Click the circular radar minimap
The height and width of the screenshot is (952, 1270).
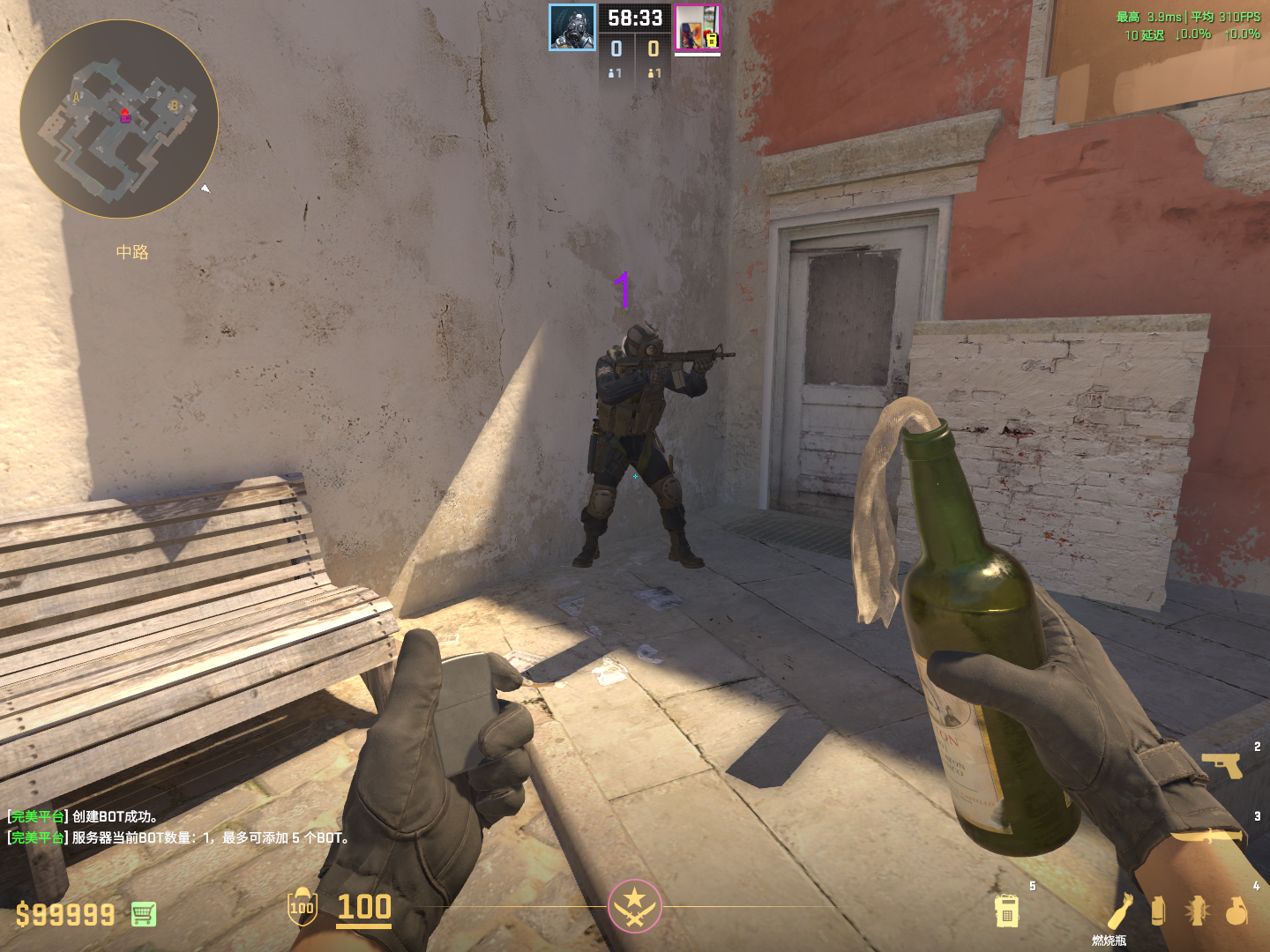[119, 119]
